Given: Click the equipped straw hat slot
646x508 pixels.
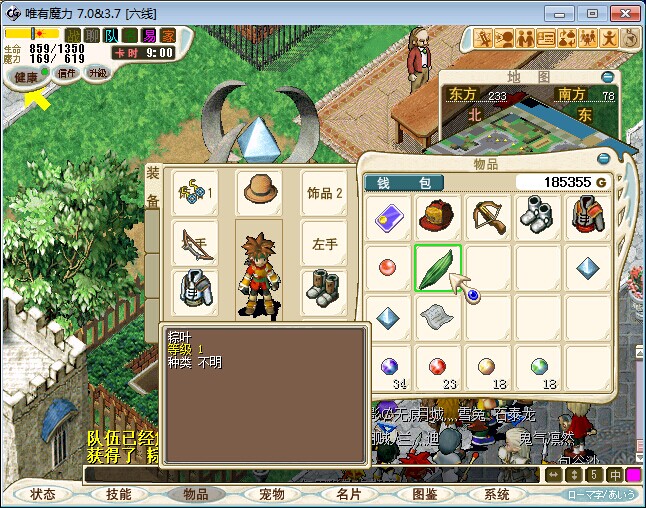Looking at the screenshot, I should (x=259, y=192).
